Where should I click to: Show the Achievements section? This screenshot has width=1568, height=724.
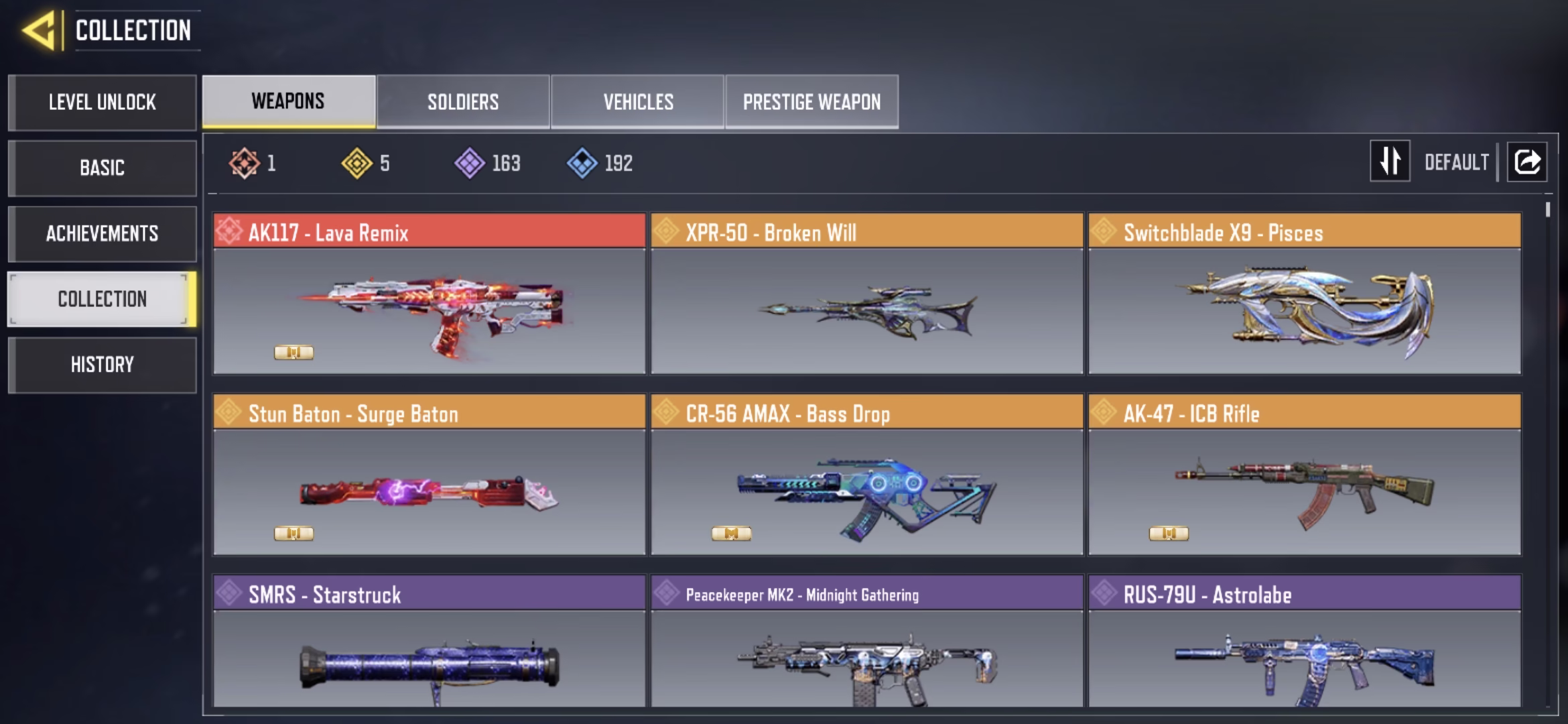coord(103,233)
